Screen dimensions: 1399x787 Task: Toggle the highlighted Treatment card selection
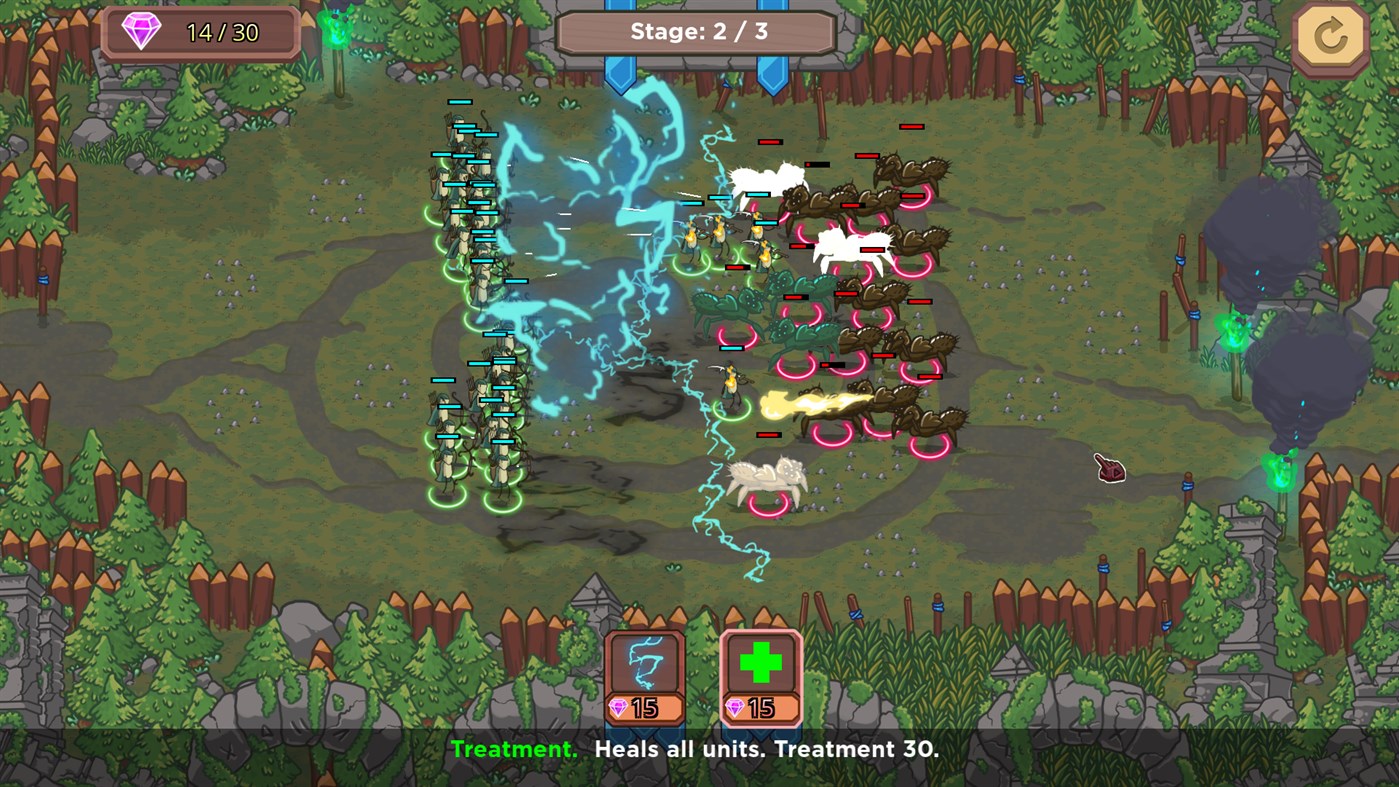tap(763, 675)
